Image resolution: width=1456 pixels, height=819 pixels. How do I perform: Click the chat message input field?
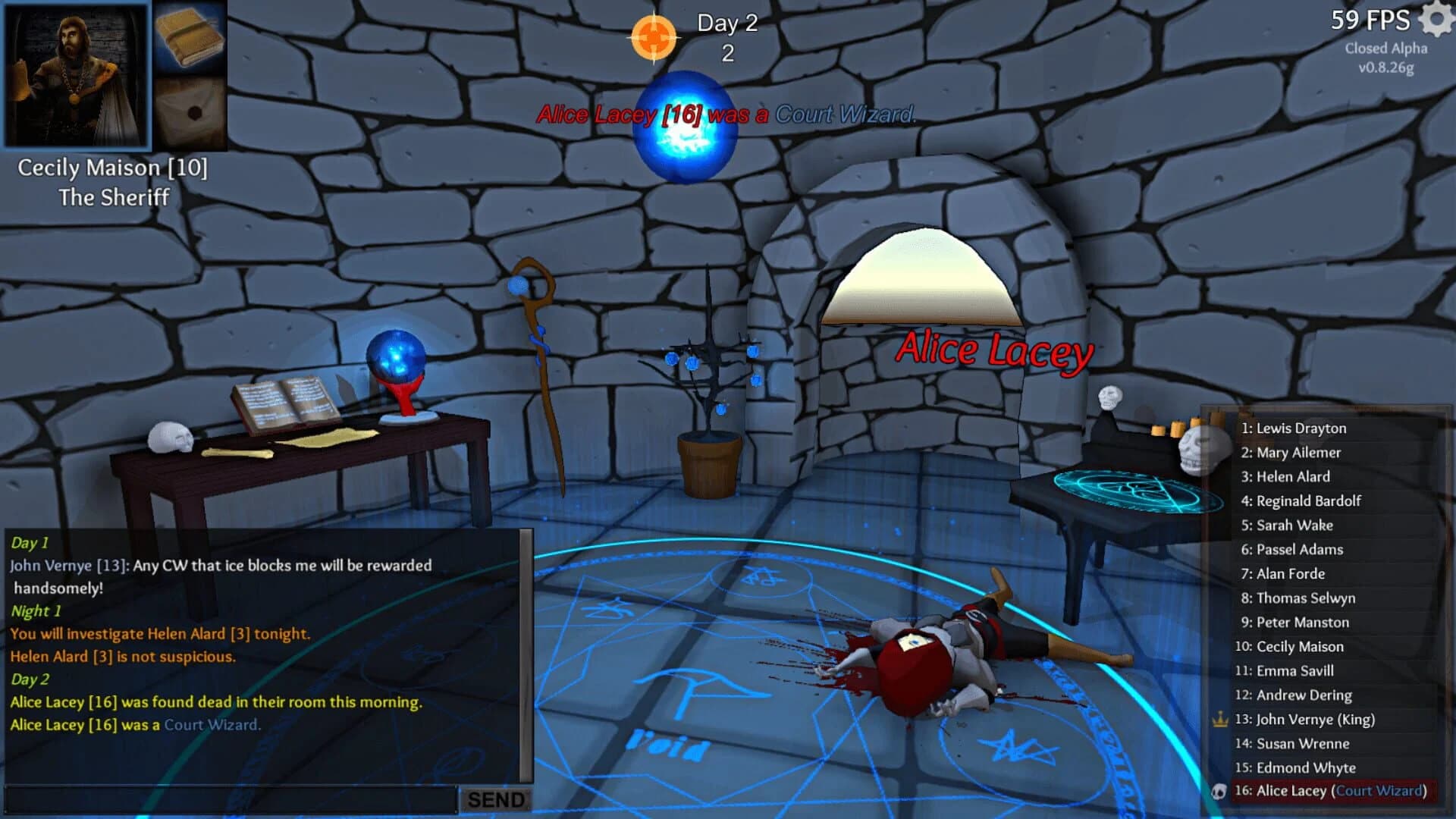[227, 799]
